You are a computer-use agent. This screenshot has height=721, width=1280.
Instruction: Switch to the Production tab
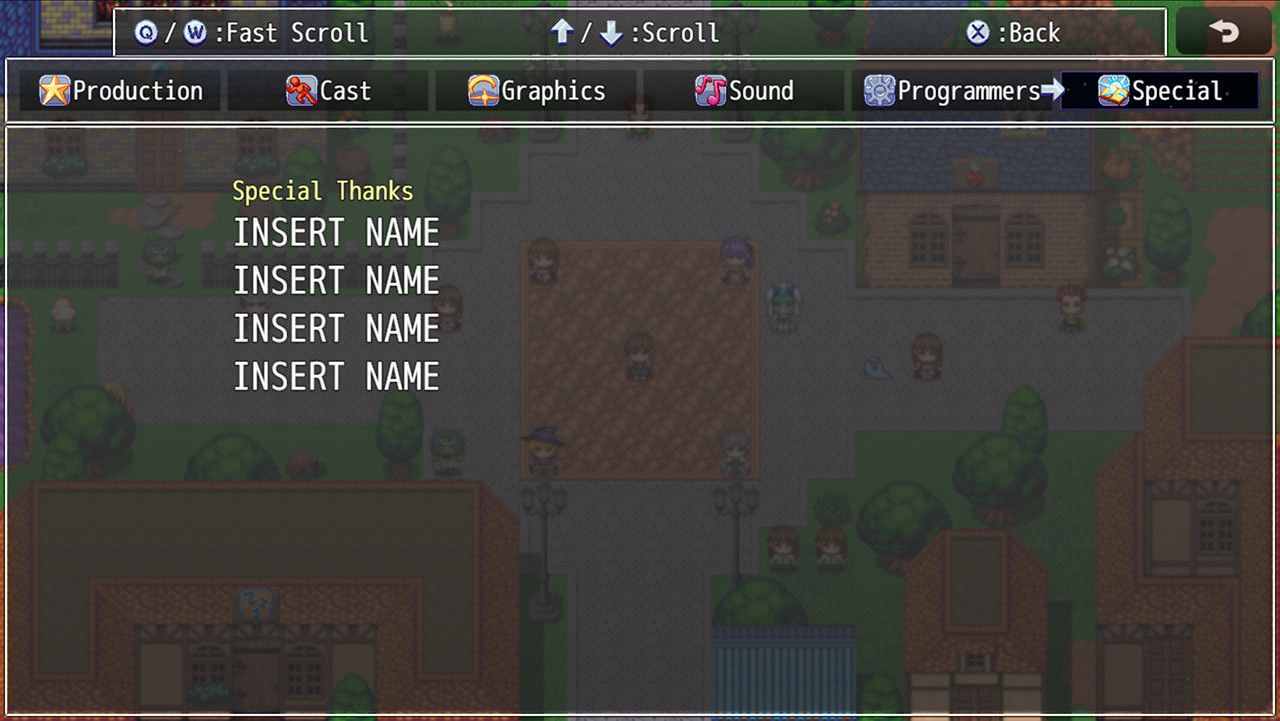(x=121, y=91)
